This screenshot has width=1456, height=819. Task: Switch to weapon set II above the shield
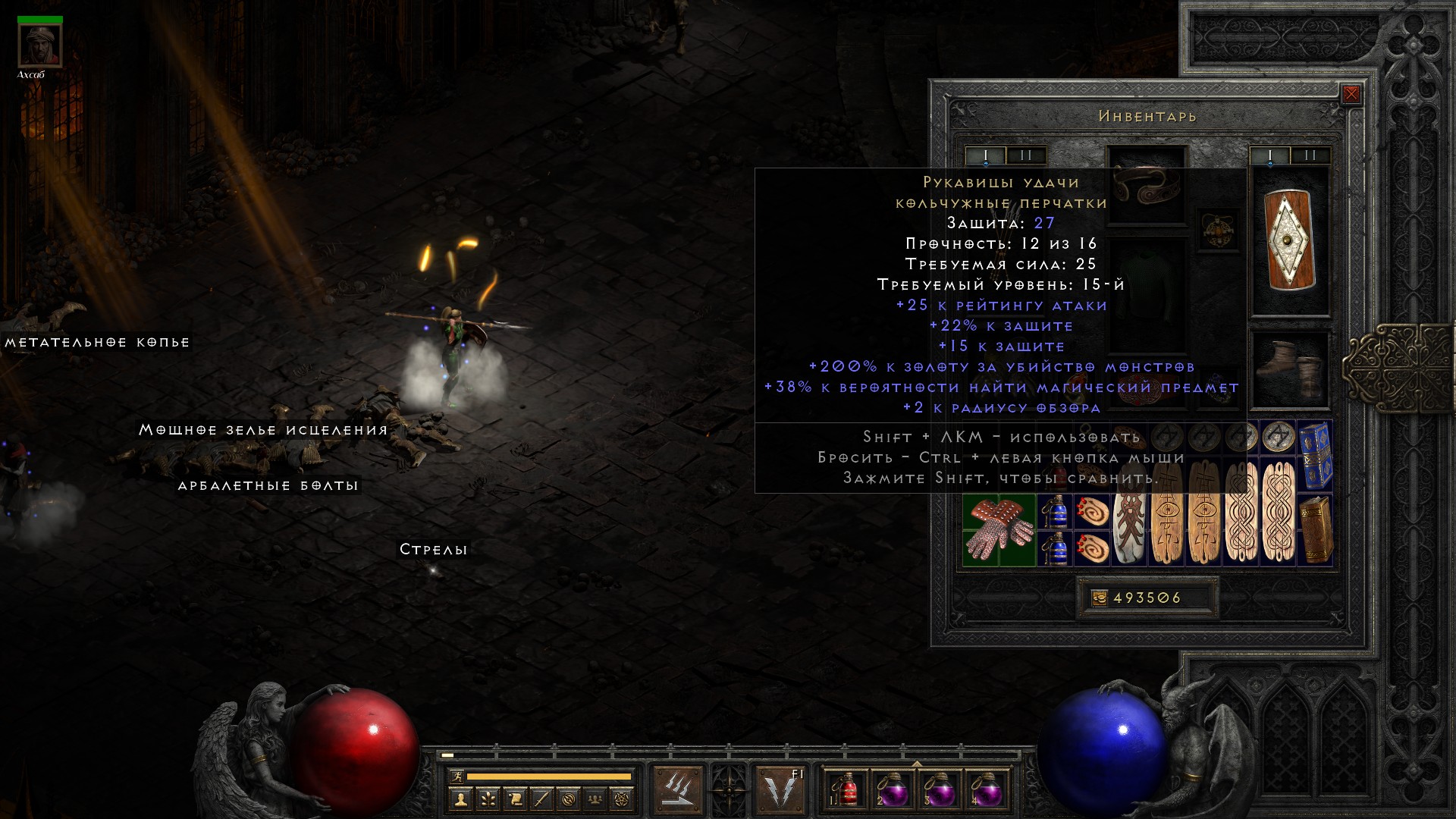[x=1310, y=155]
